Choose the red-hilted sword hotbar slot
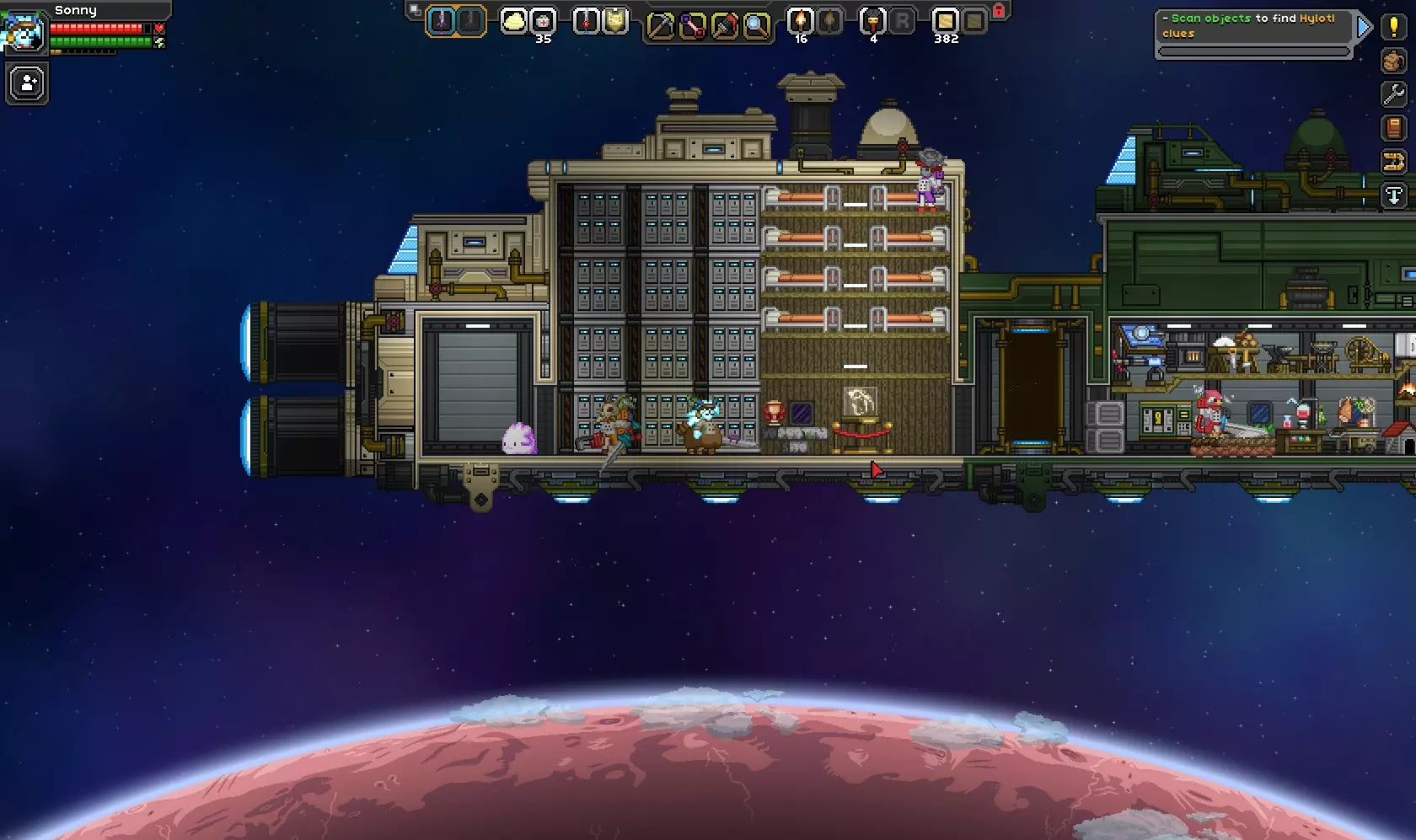The width and height of the screenshot is (1416, 840). tap(586, 21)
